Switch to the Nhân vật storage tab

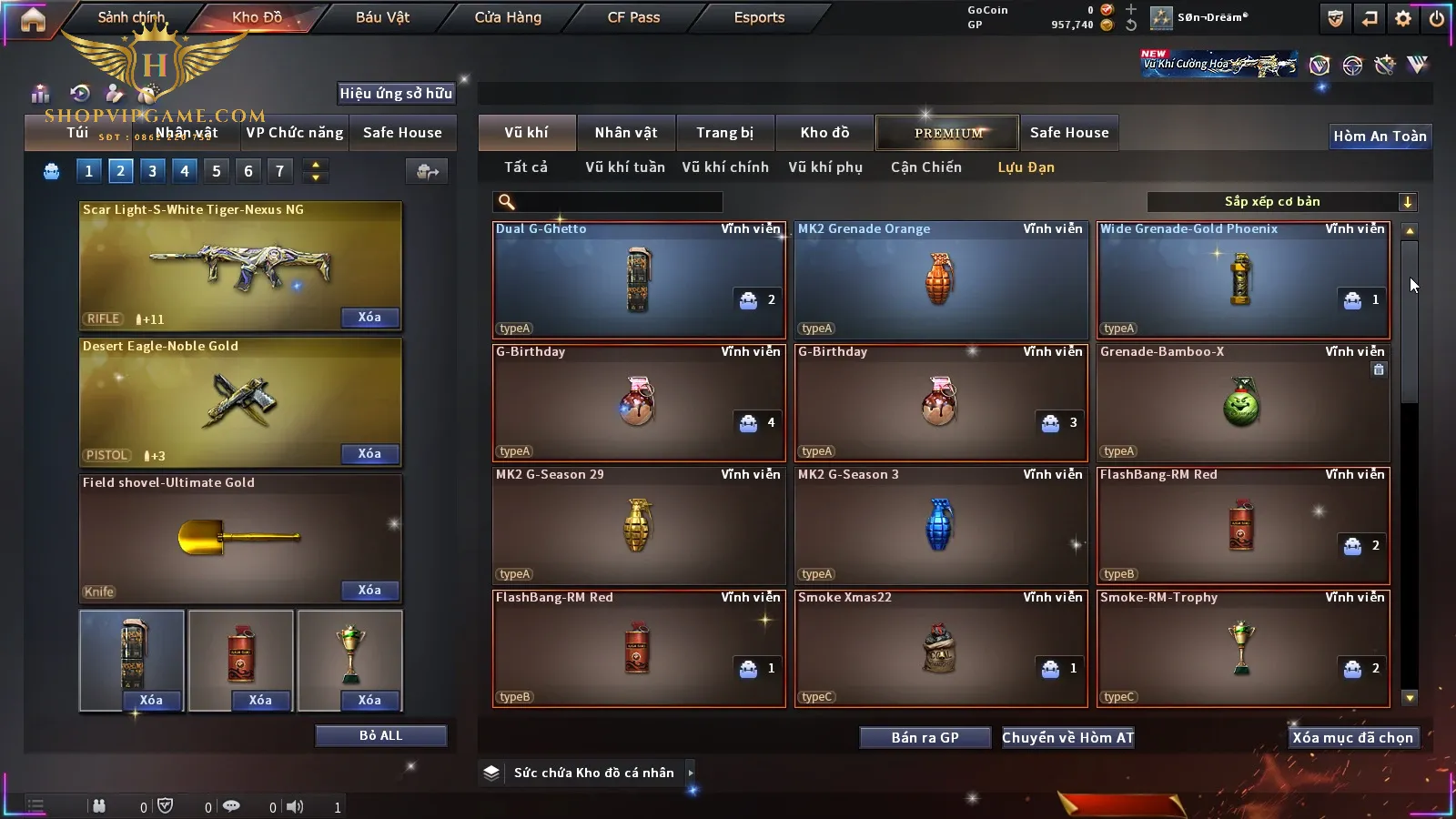[x=625, y=133]
